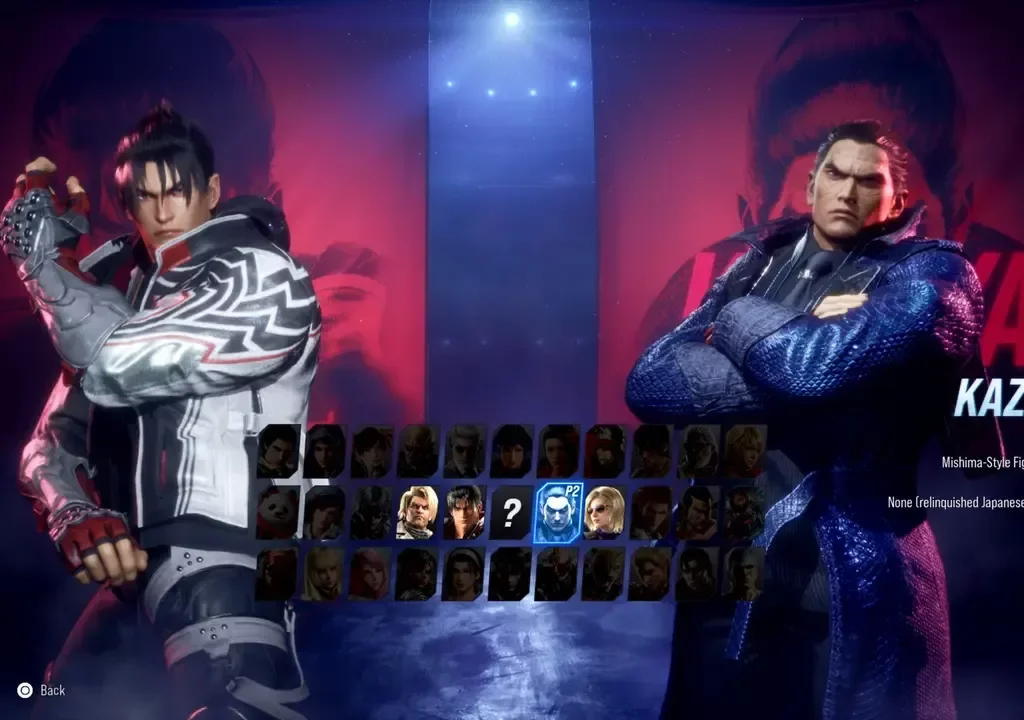Choose Jun with the white headband
Viewport: 1024px width, 720px height.
point(464,574)
